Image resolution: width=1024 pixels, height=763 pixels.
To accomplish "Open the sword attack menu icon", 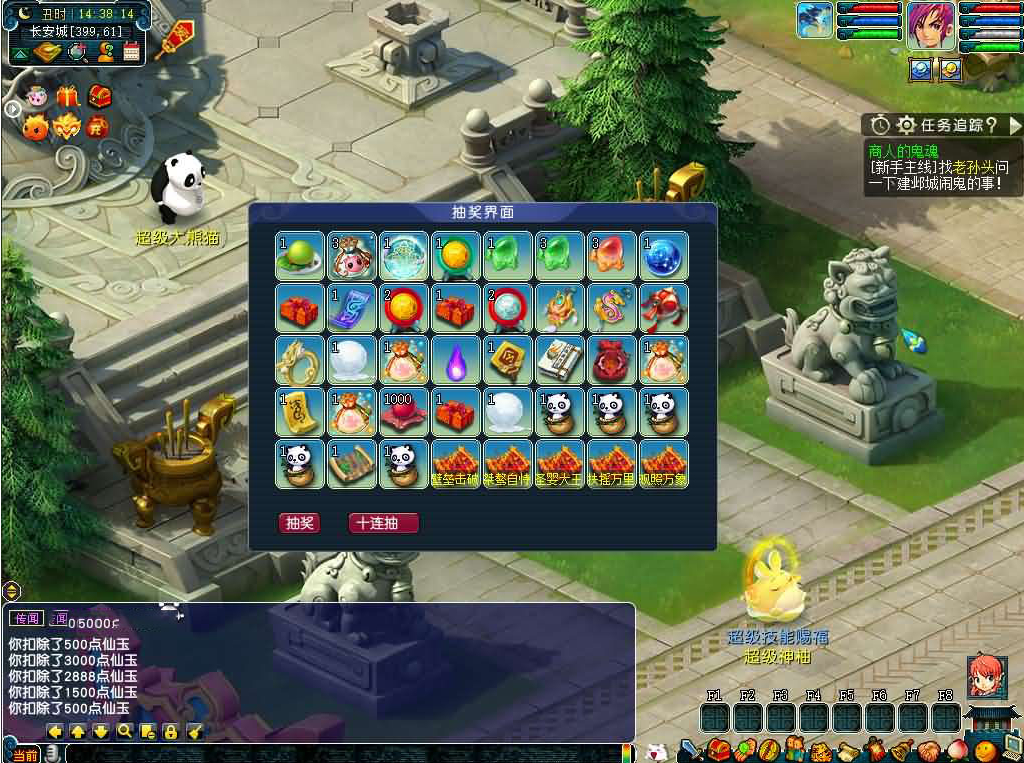I will [690, 750].
